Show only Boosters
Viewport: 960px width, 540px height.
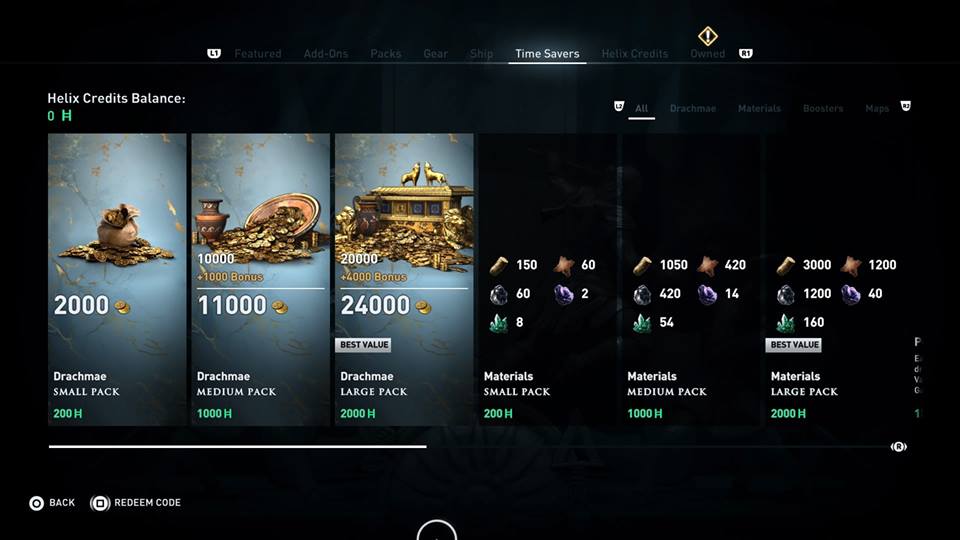[823, 108]
